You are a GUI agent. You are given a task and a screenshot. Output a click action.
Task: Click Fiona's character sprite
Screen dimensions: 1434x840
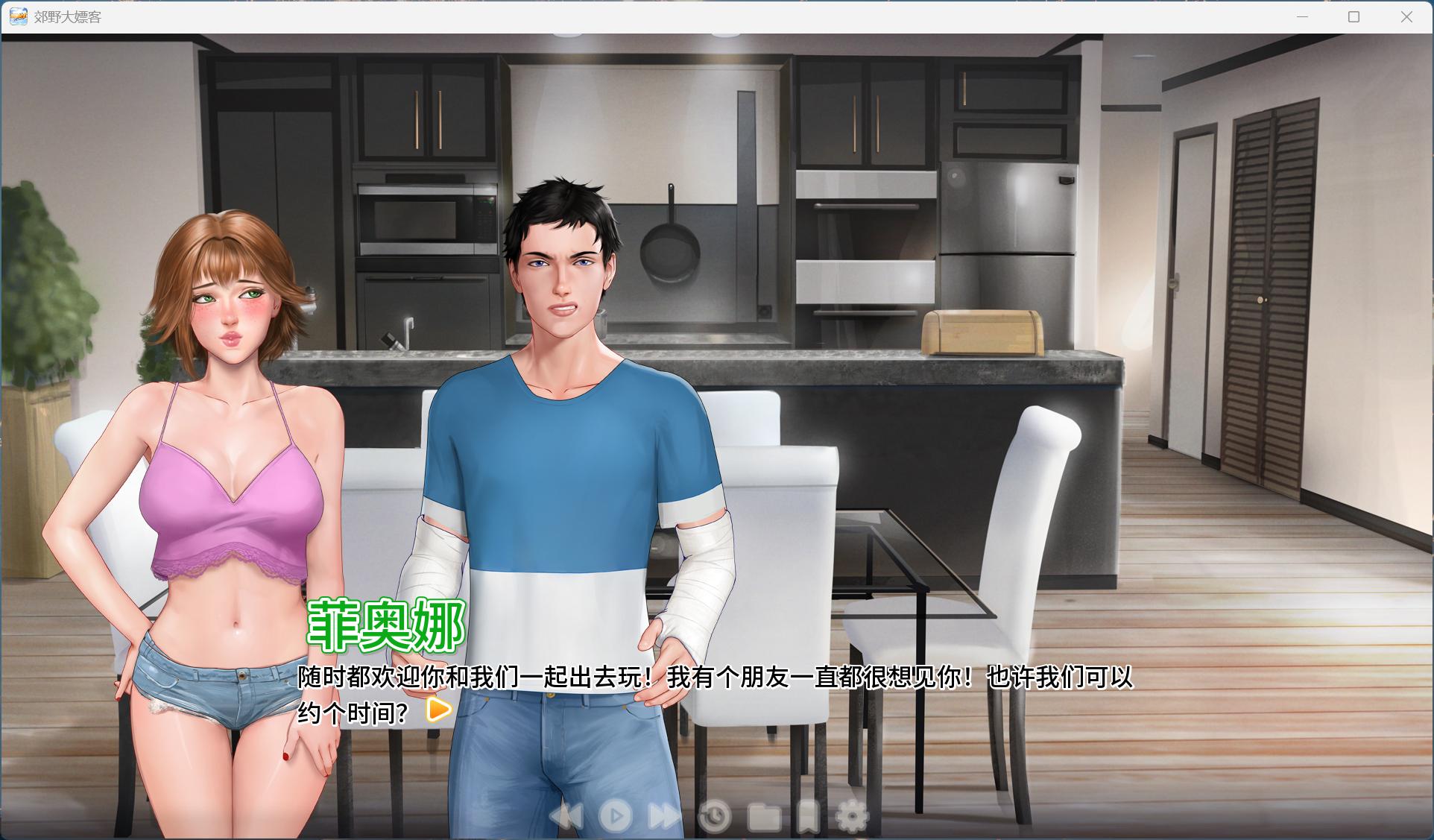tap(216, 447)
